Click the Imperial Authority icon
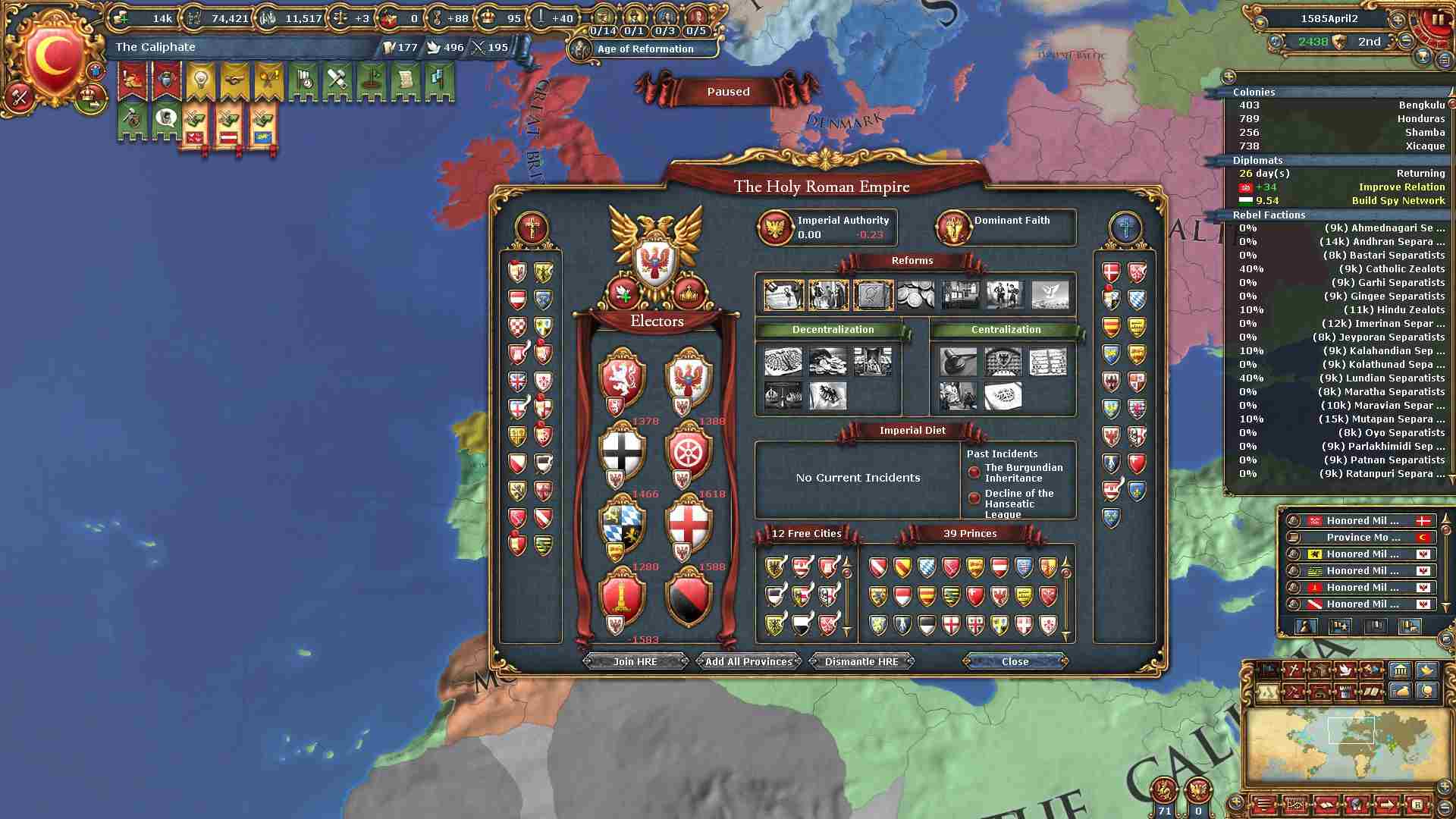The height and width of the screenshot is (819, 1456). click(x=776, y=227)
